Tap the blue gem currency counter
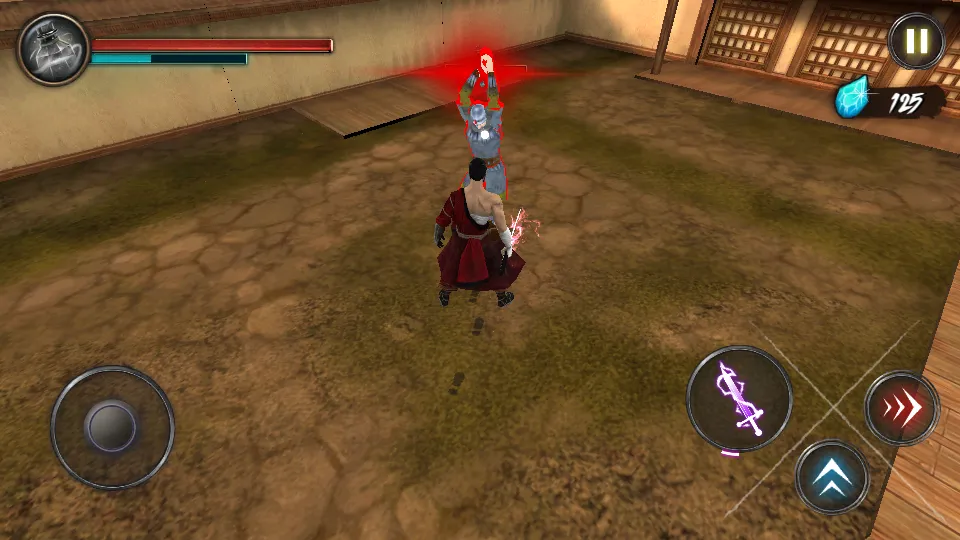Image resolution: width=960 pixels, height=540 pixels. [889, 102]
